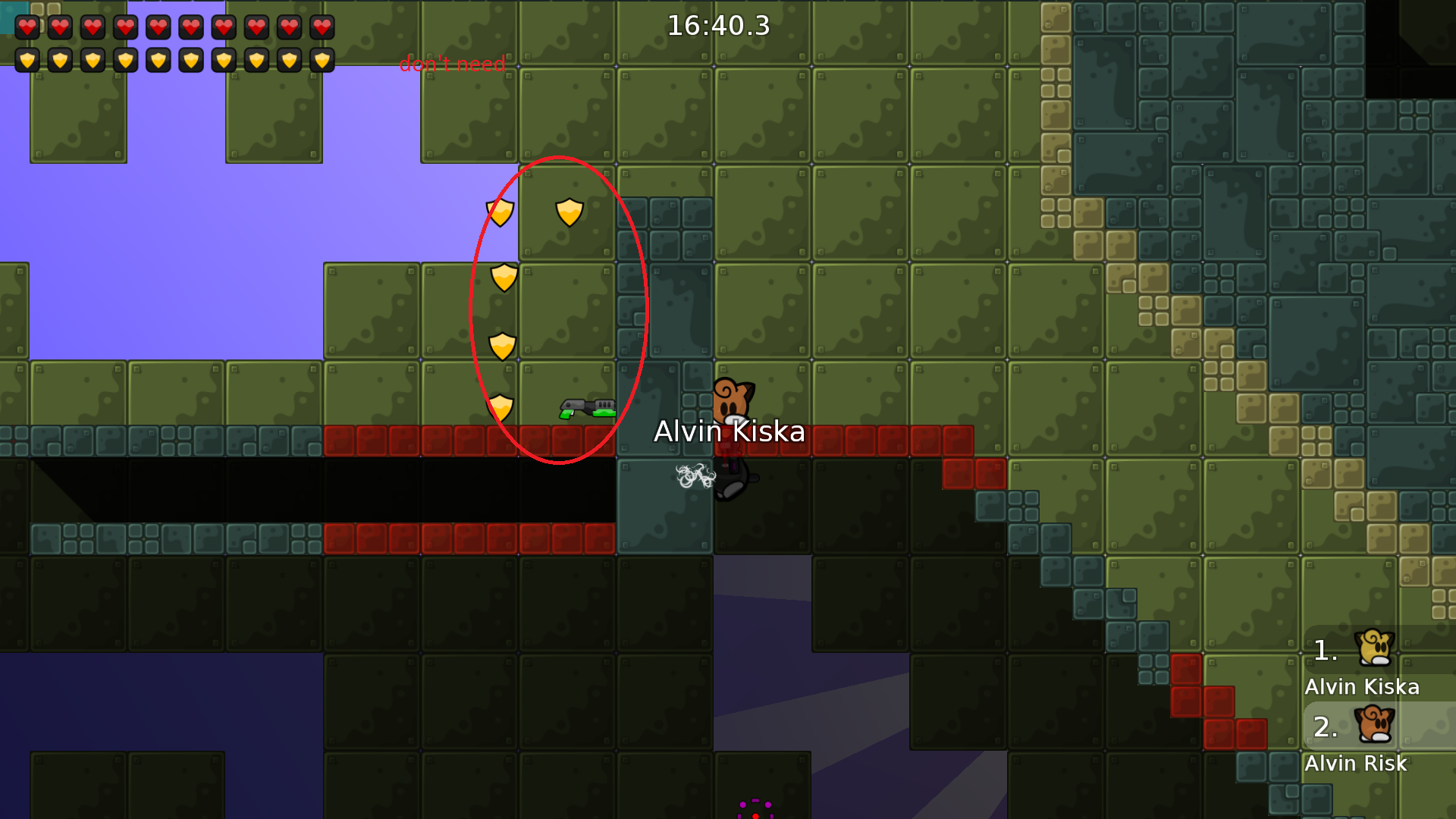Select the Alvin Kiska name label above the player
1456x819 pixels.
730,432
